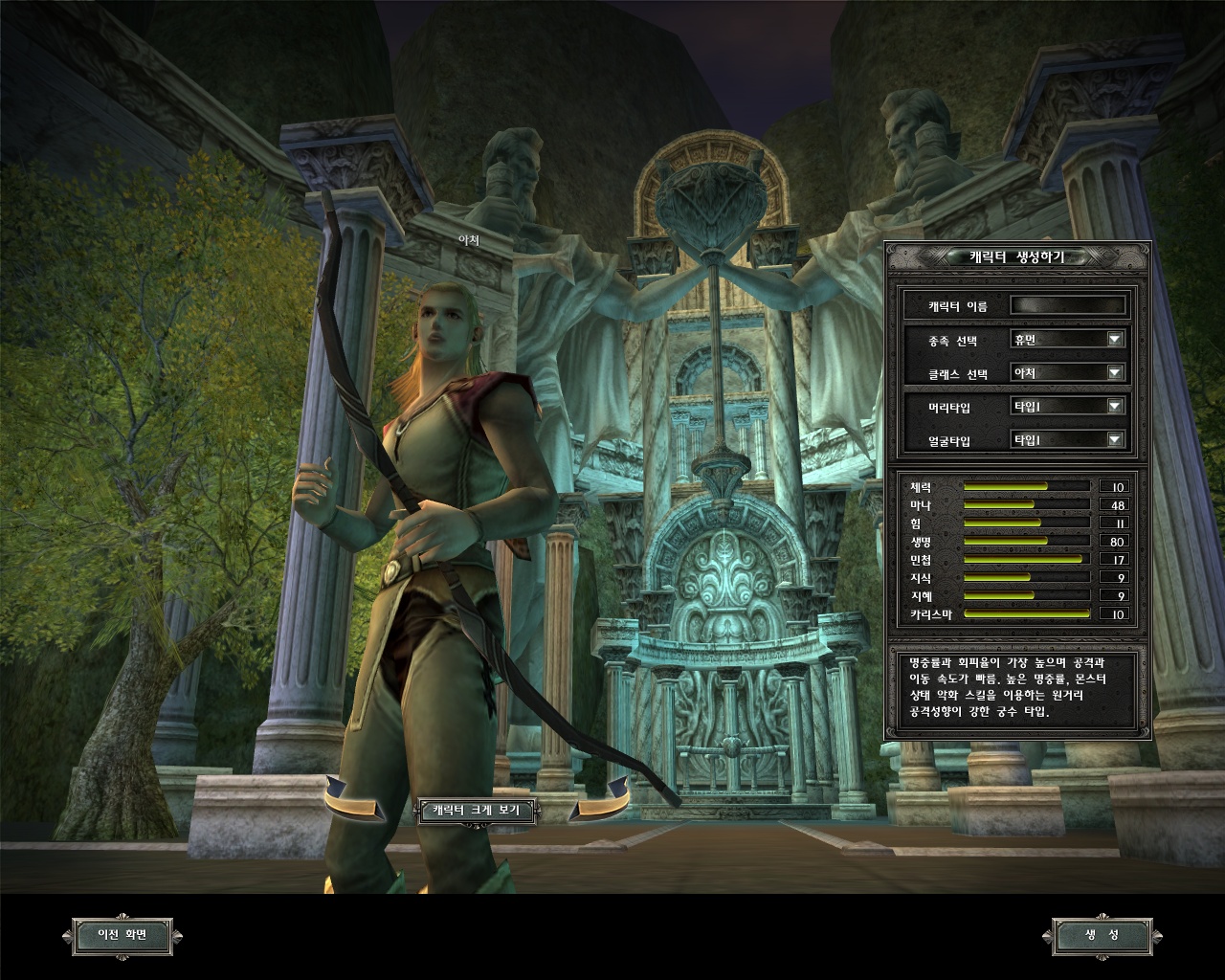Click the 캐릭터 크게 보기 zoom button
Viewport: 1225px width, 980px height.
click(x=477, y=811)
